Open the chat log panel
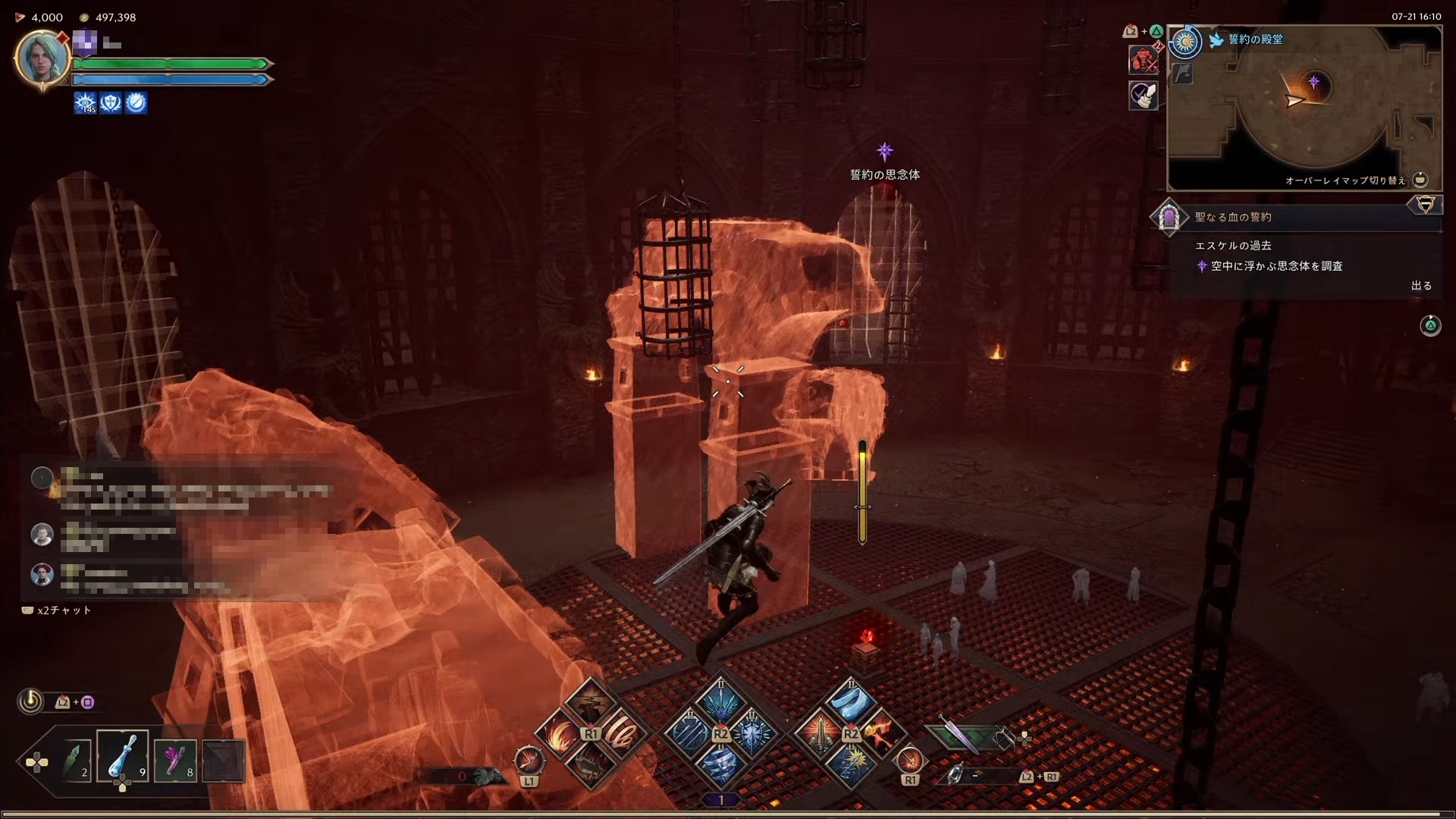1456x819 pixels. pyautogui.click(x=182, y=531)
